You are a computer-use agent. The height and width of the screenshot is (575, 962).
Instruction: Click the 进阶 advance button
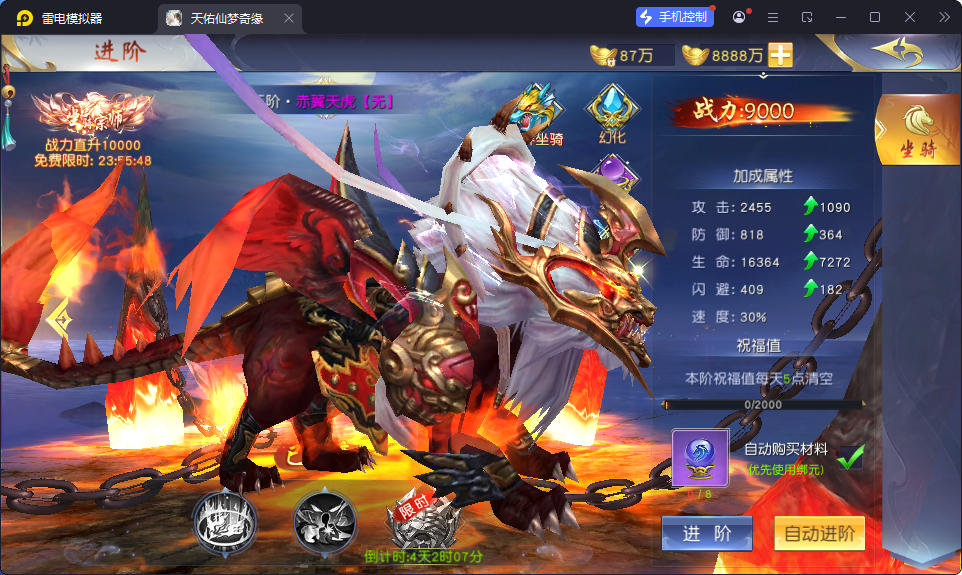(706, 534)
